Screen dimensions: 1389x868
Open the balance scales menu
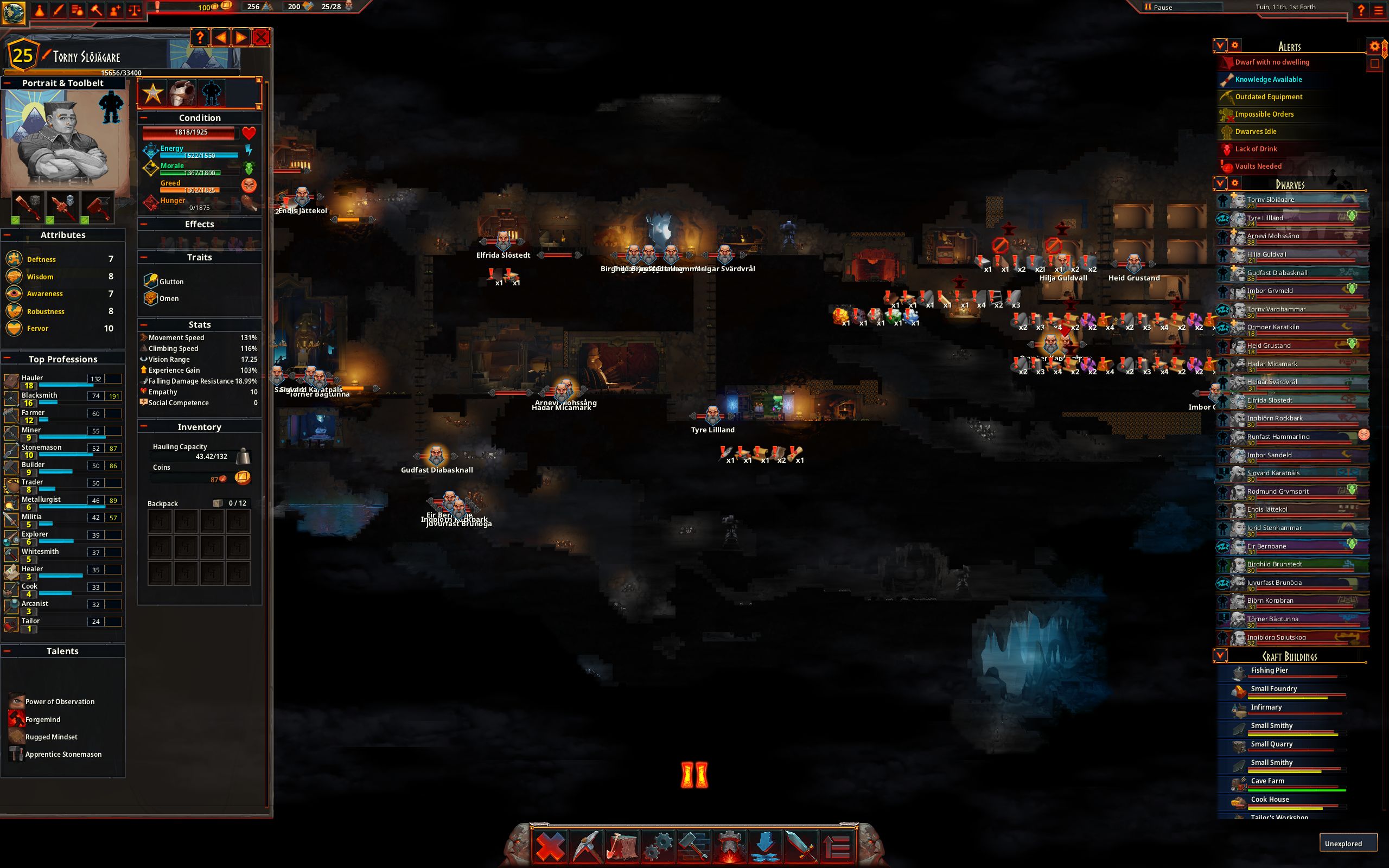click(x=135, y=10)
